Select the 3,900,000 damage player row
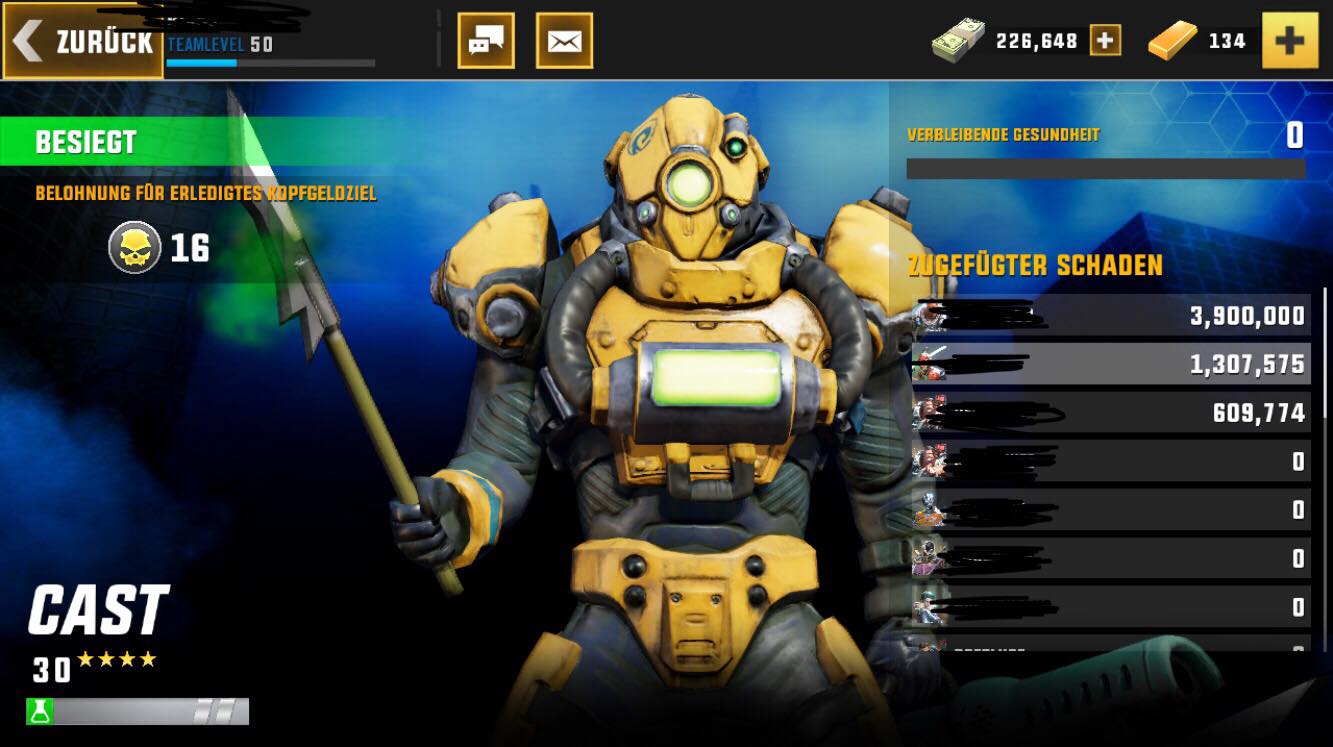This screenshot has height=747, width=1333. 1110,316
